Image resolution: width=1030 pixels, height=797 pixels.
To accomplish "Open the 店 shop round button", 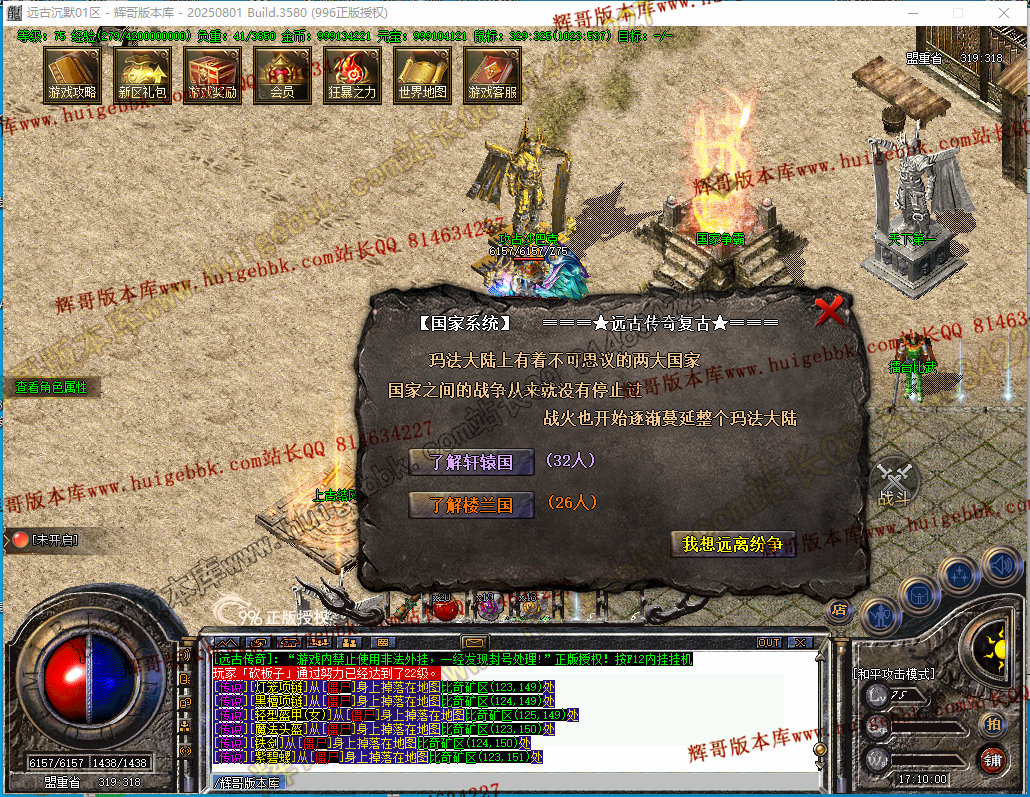I will [838, 608].
